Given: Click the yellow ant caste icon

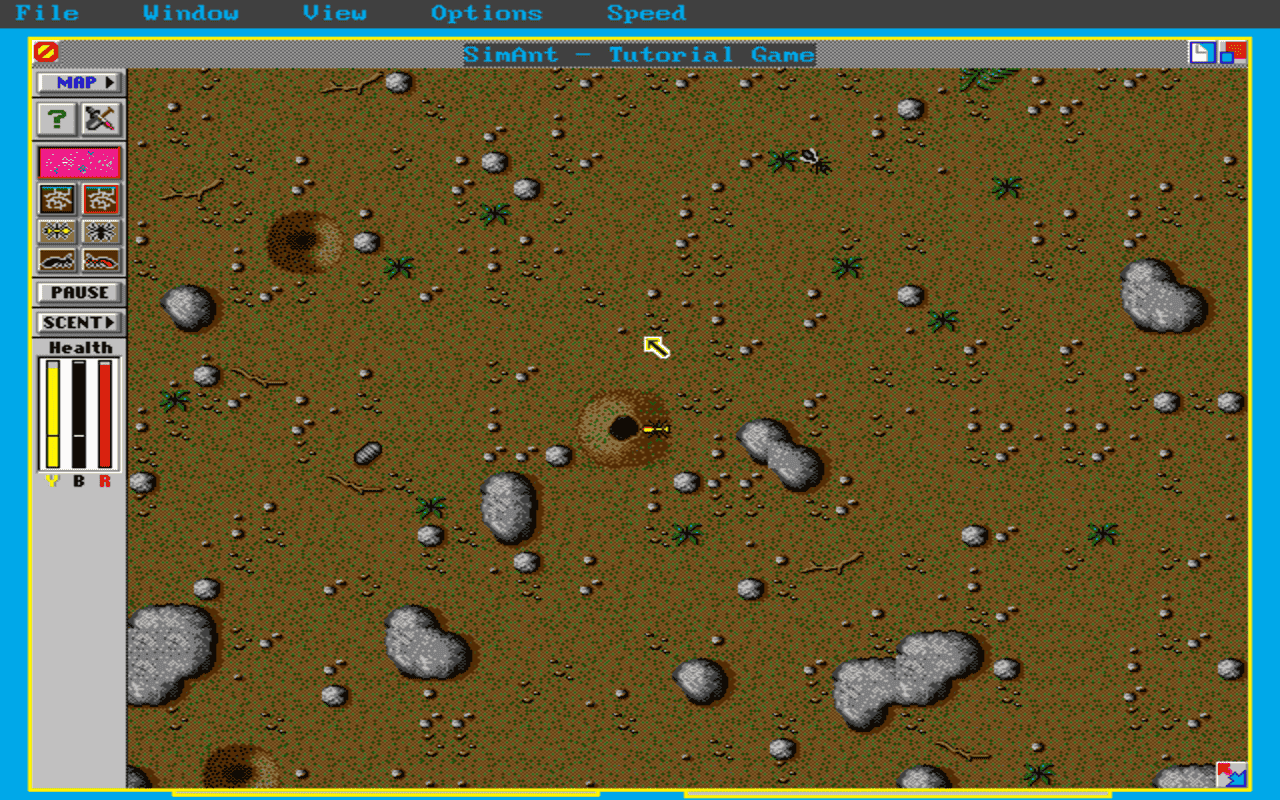Looking at the screenshot, I should point(57,231).
